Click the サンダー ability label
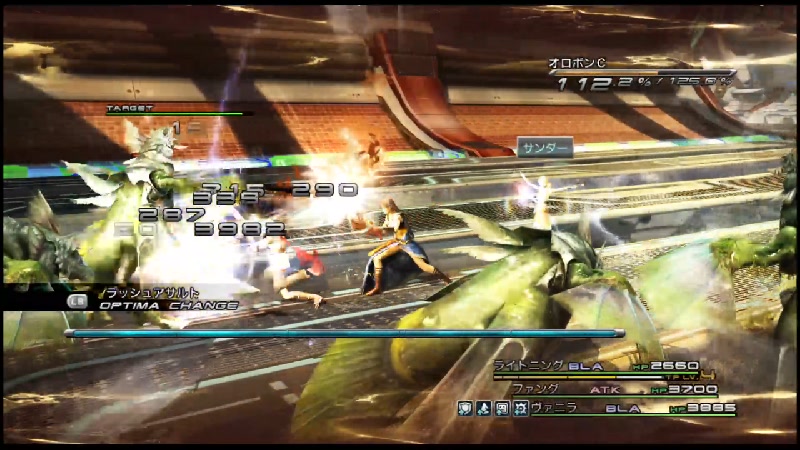 545,148
